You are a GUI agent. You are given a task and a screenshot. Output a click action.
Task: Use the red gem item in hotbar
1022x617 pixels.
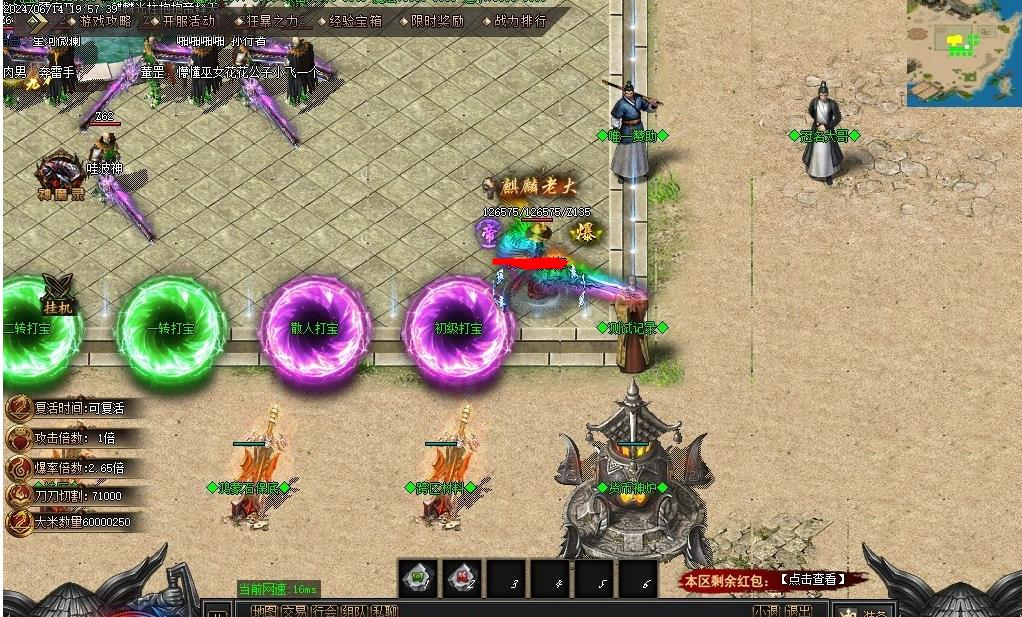[x=462, y=578]
